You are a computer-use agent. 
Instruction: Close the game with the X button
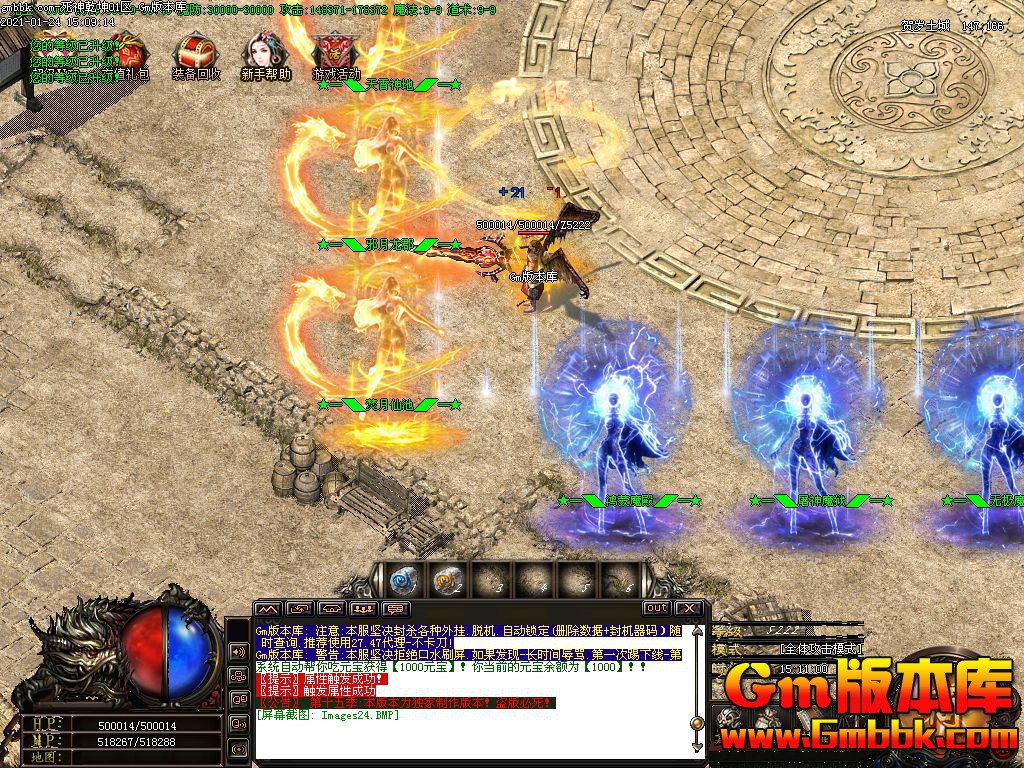click(x=688, y=608)
